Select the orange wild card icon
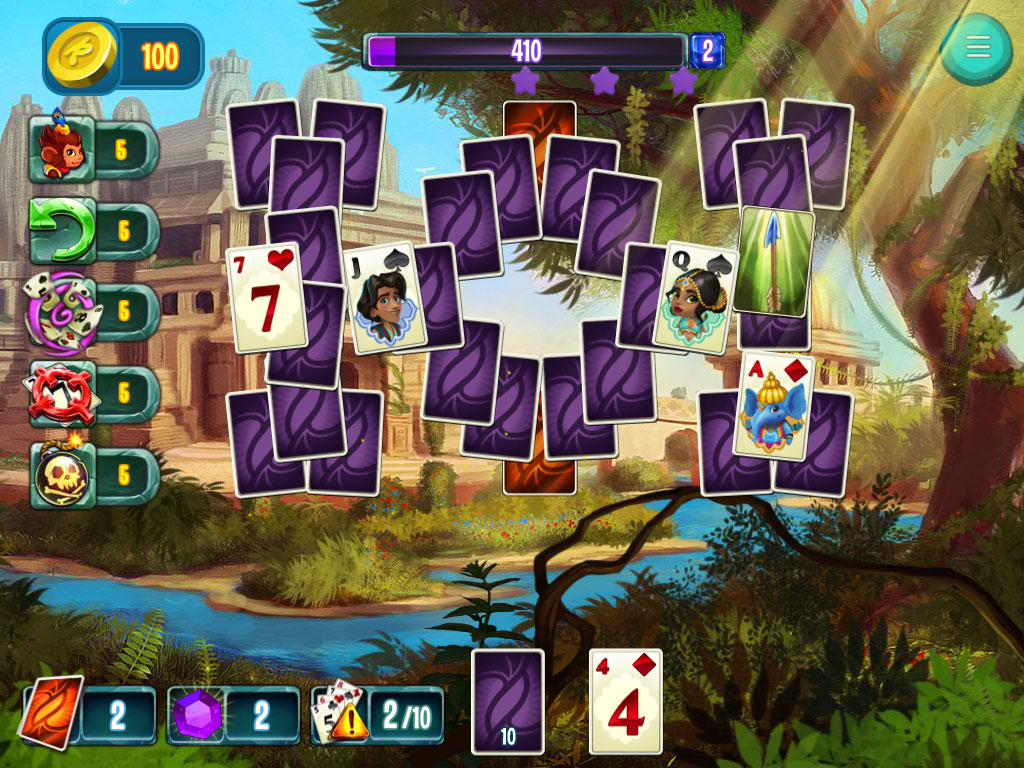This screenshot has height=768, width=1024. pyautogui.click(x=52, y=714)
